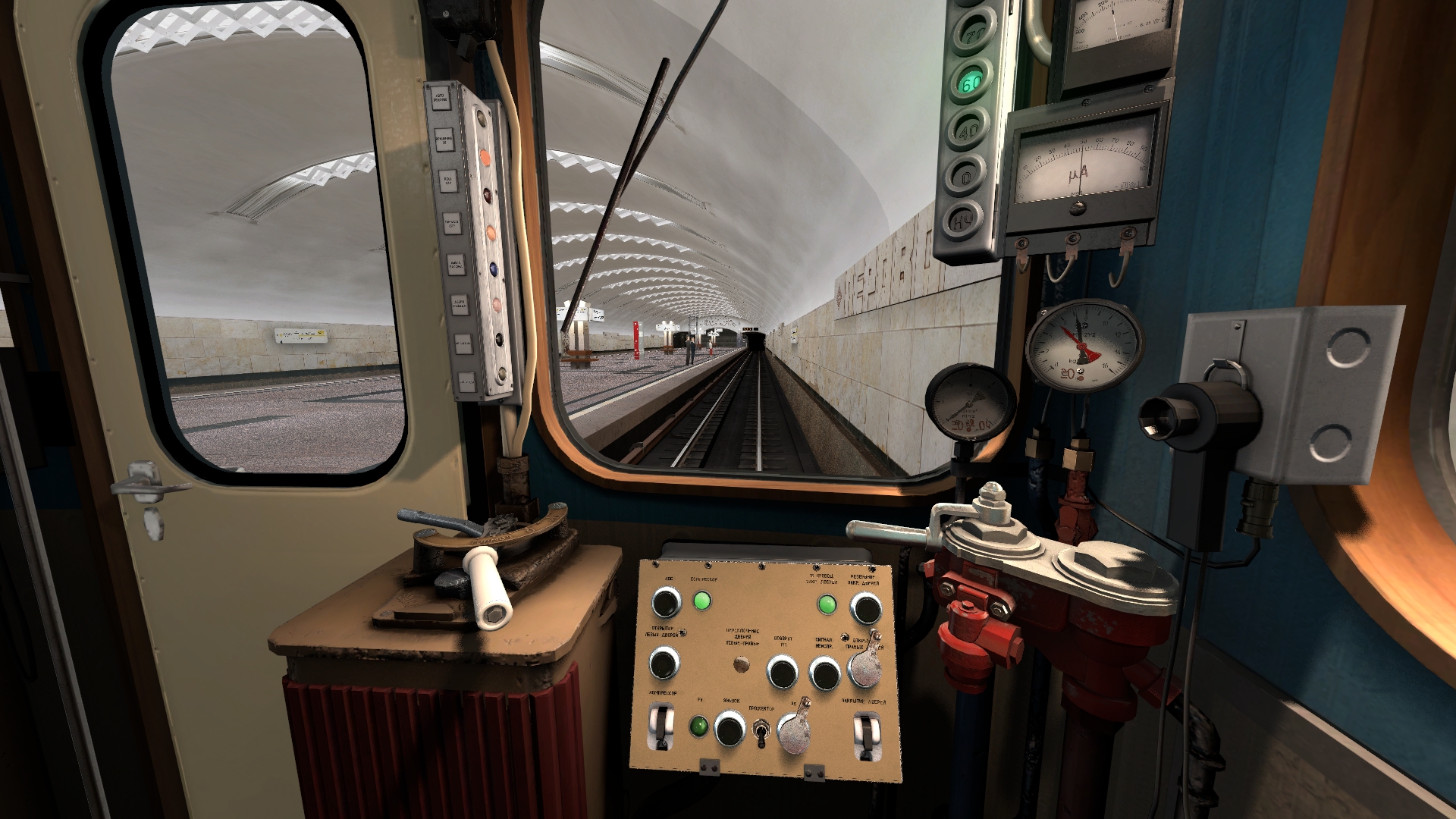Ring the Звонок bell button
1456x819 pixels.
pyautogui.click(x=730, y=728)
